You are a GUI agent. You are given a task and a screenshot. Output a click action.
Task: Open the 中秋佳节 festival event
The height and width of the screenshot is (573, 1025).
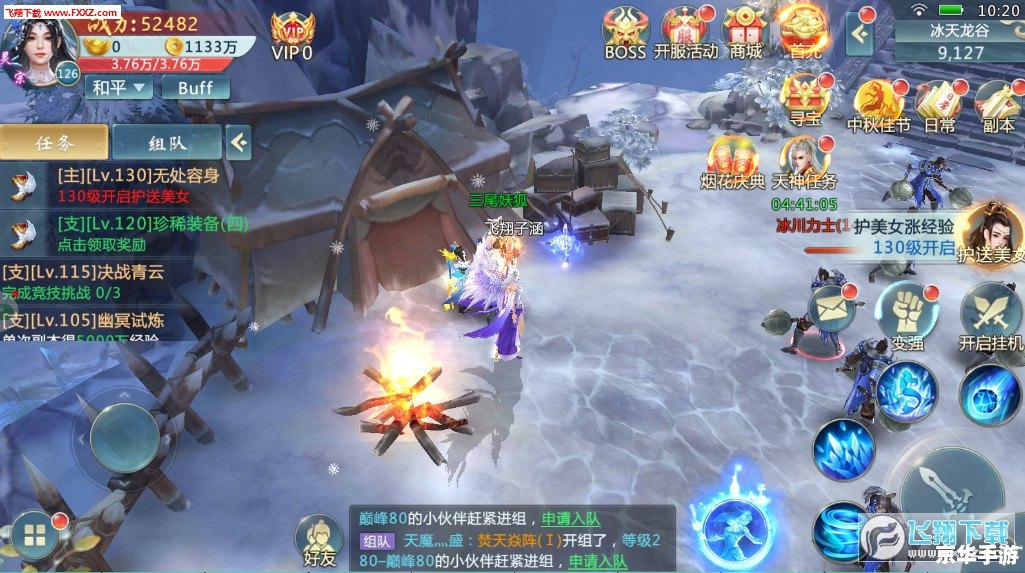[x=878, y=102]
